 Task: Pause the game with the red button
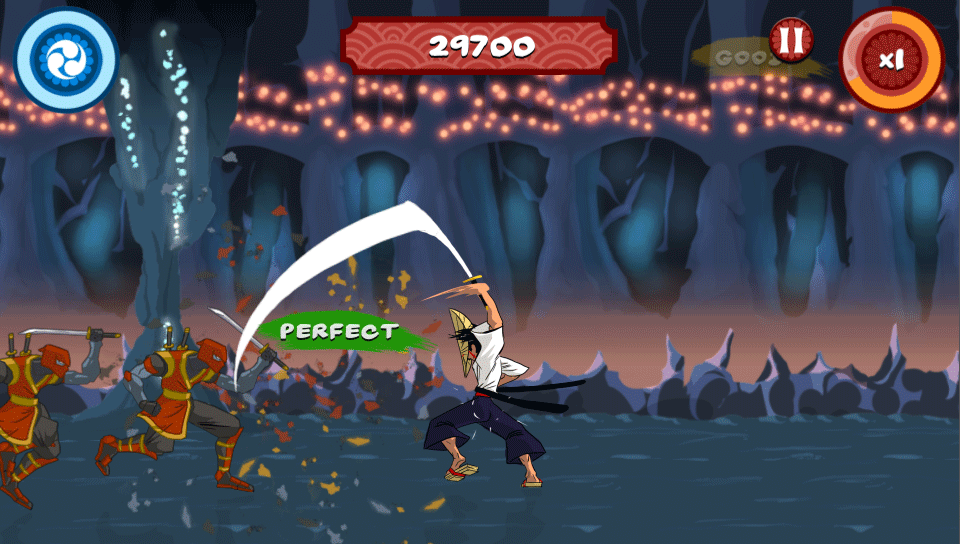pyautogui.click(x=791, y=41)
